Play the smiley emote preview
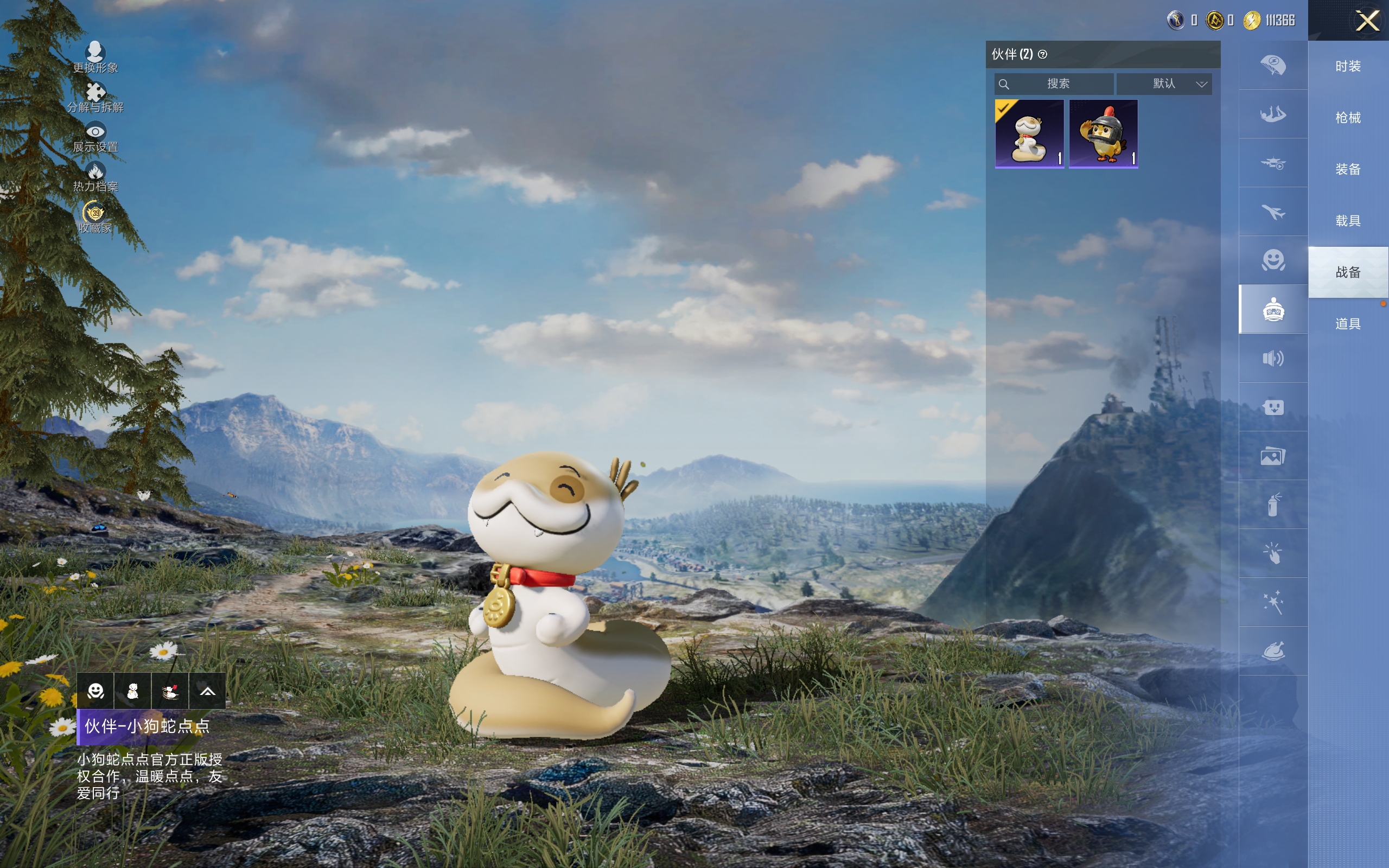Image resolution: width=1389 pixels, height=868 pixels. pyautogui.click(x=95, y=691)
